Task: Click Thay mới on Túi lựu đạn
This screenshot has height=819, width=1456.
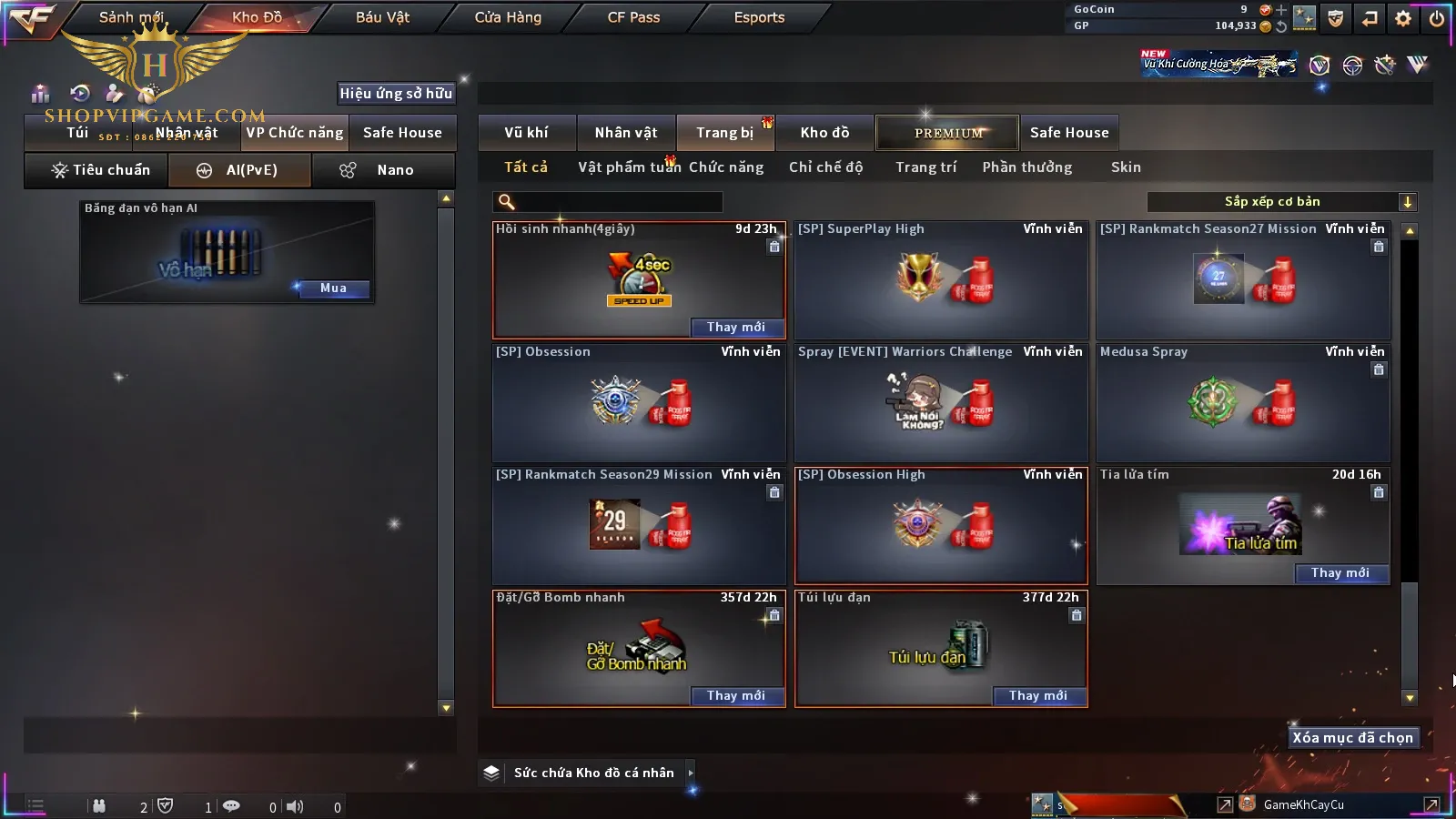Action: (1037, 696)
